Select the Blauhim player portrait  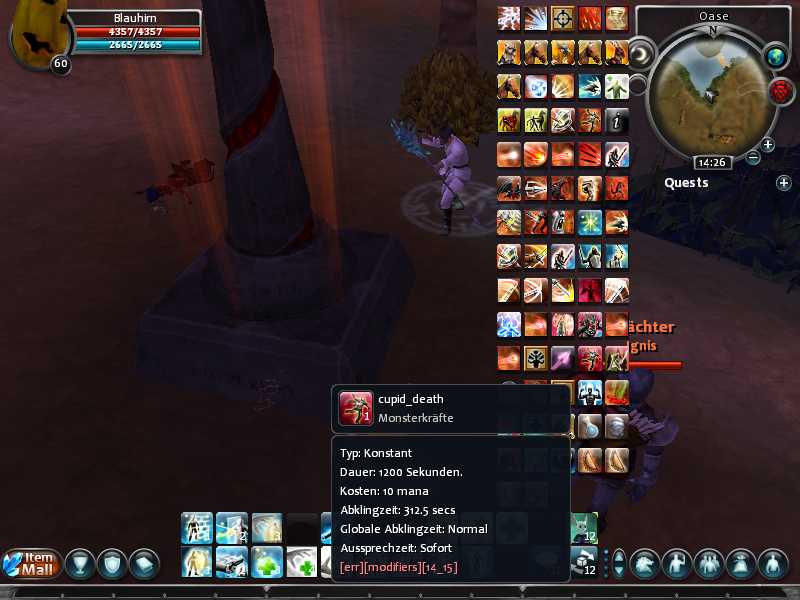coord(37,38)
